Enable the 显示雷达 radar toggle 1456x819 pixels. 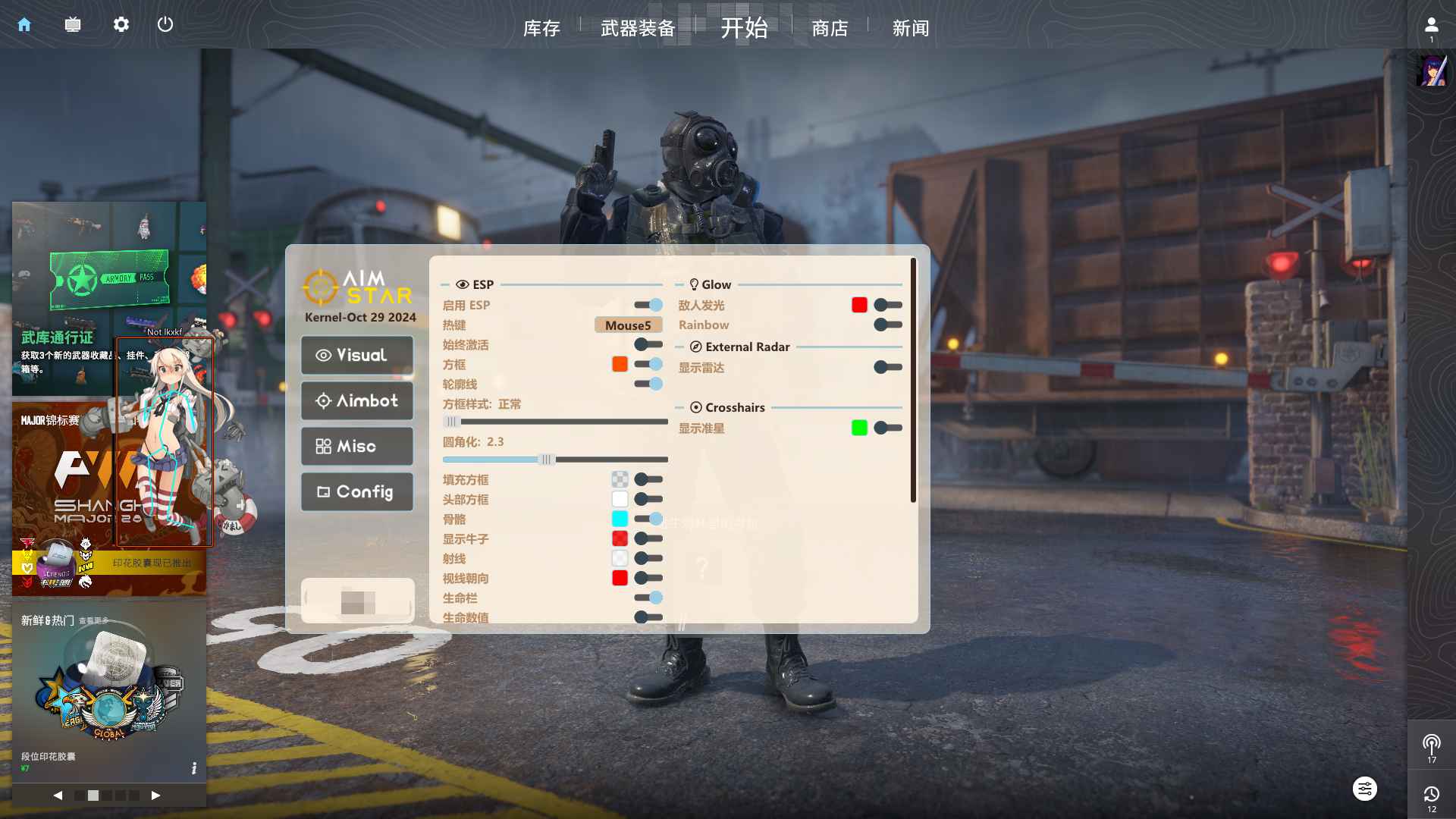[888, 367]
